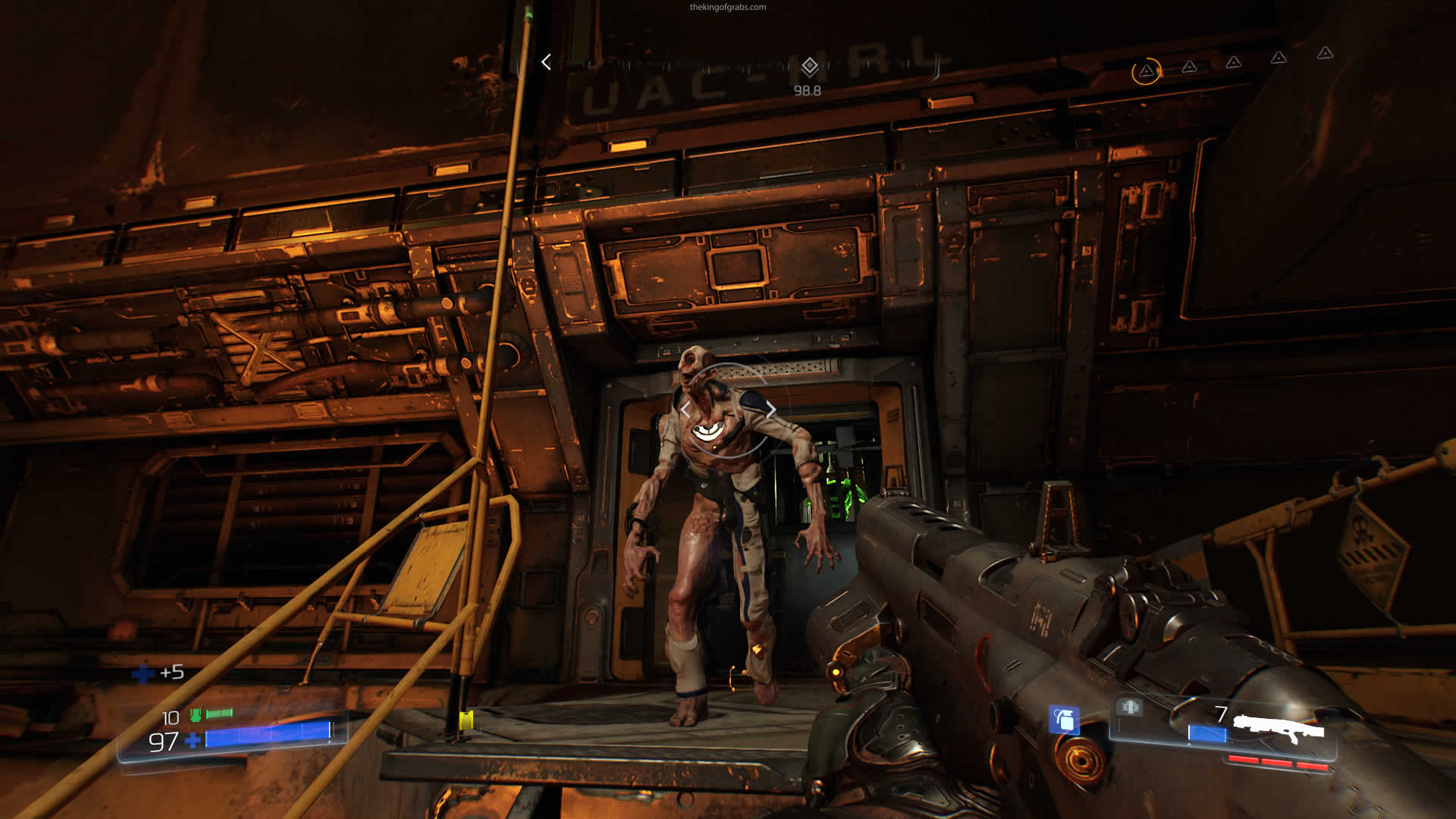Click the green armor icon
Screen dimensions: 1456x819
(x=196, y=714)
